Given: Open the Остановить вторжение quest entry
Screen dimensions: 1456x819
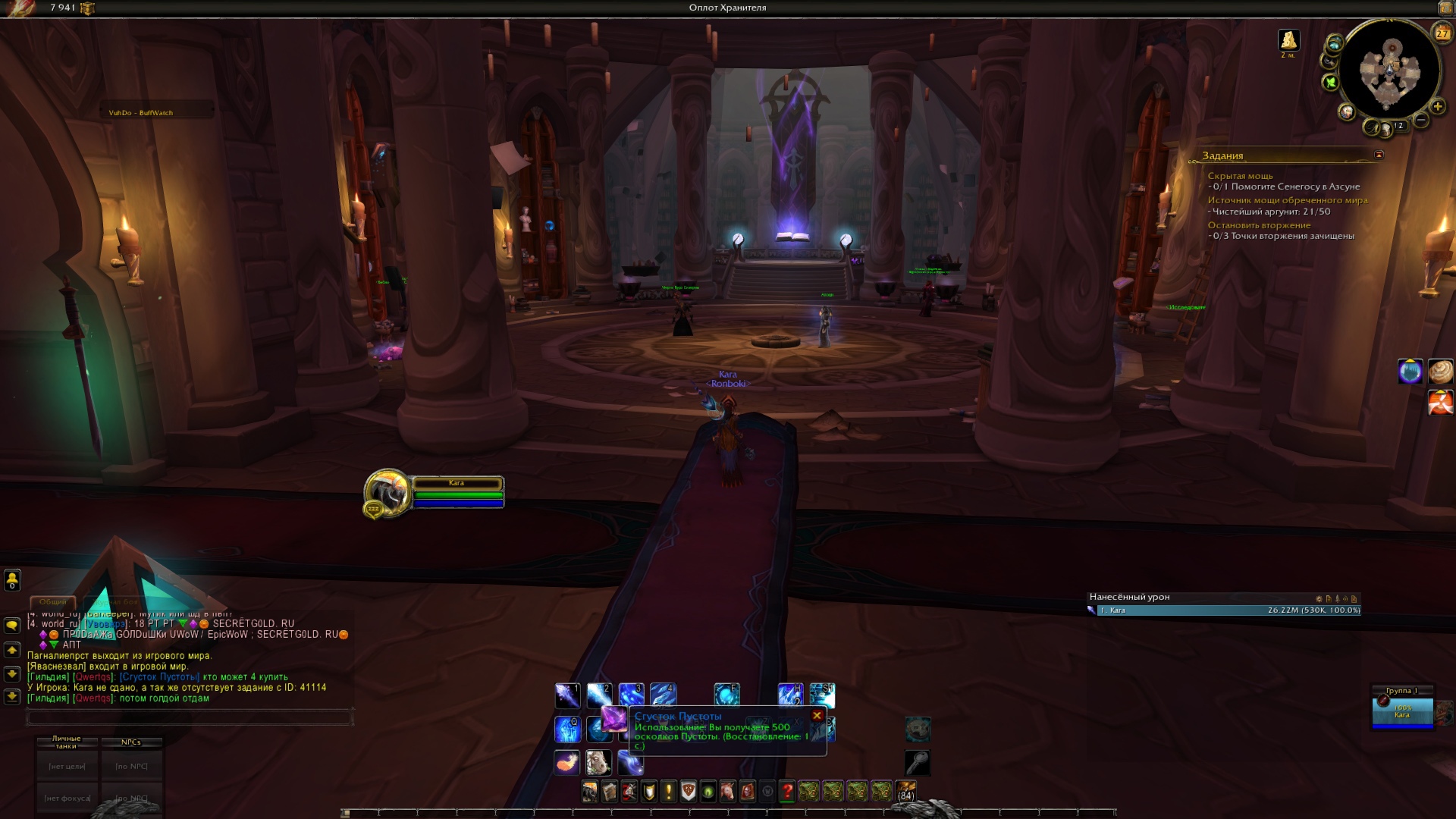Looking at the screenshot, I should (1259, 225).
